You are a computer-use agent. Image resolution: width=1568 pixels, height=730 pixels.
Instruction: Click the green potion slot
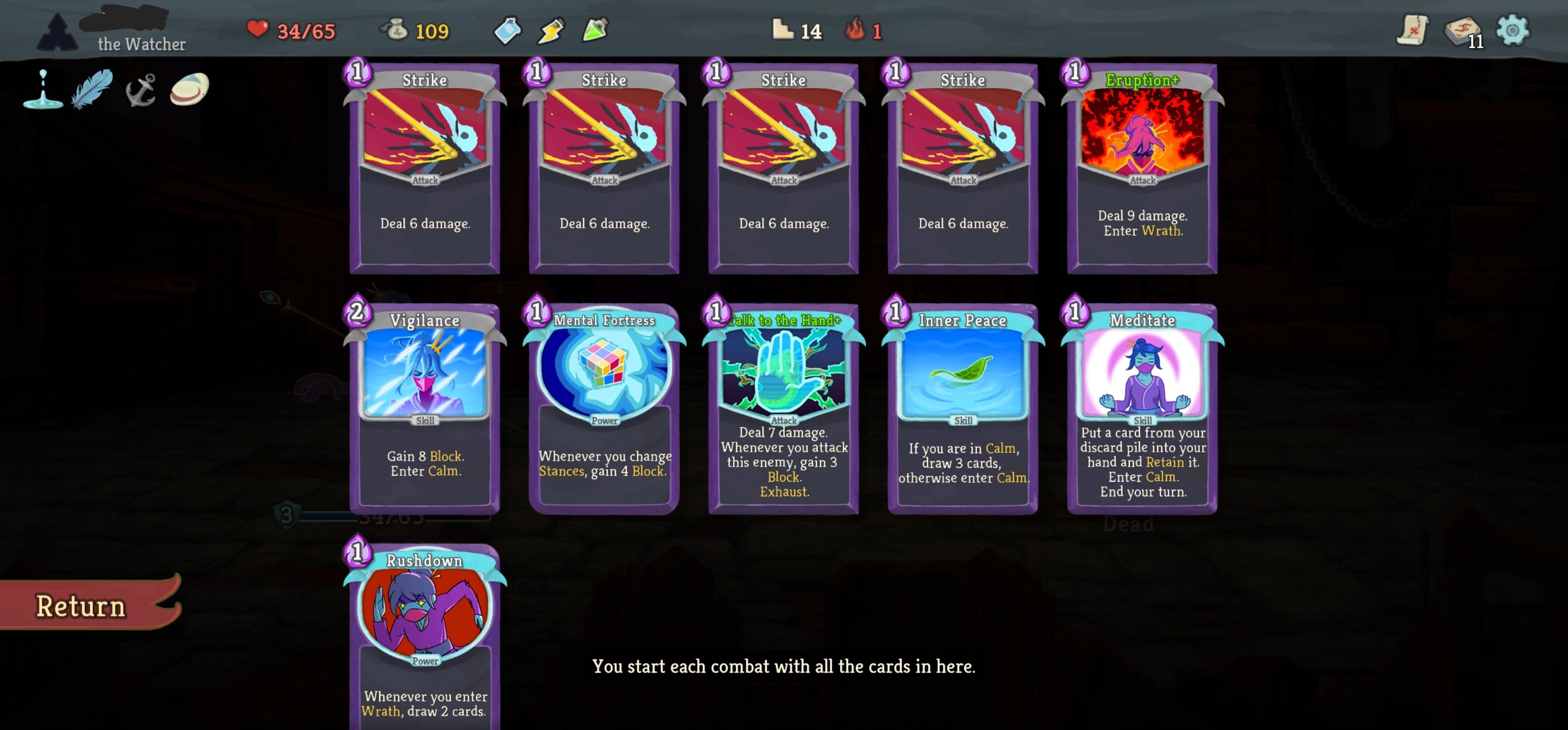tap(594, 30)
